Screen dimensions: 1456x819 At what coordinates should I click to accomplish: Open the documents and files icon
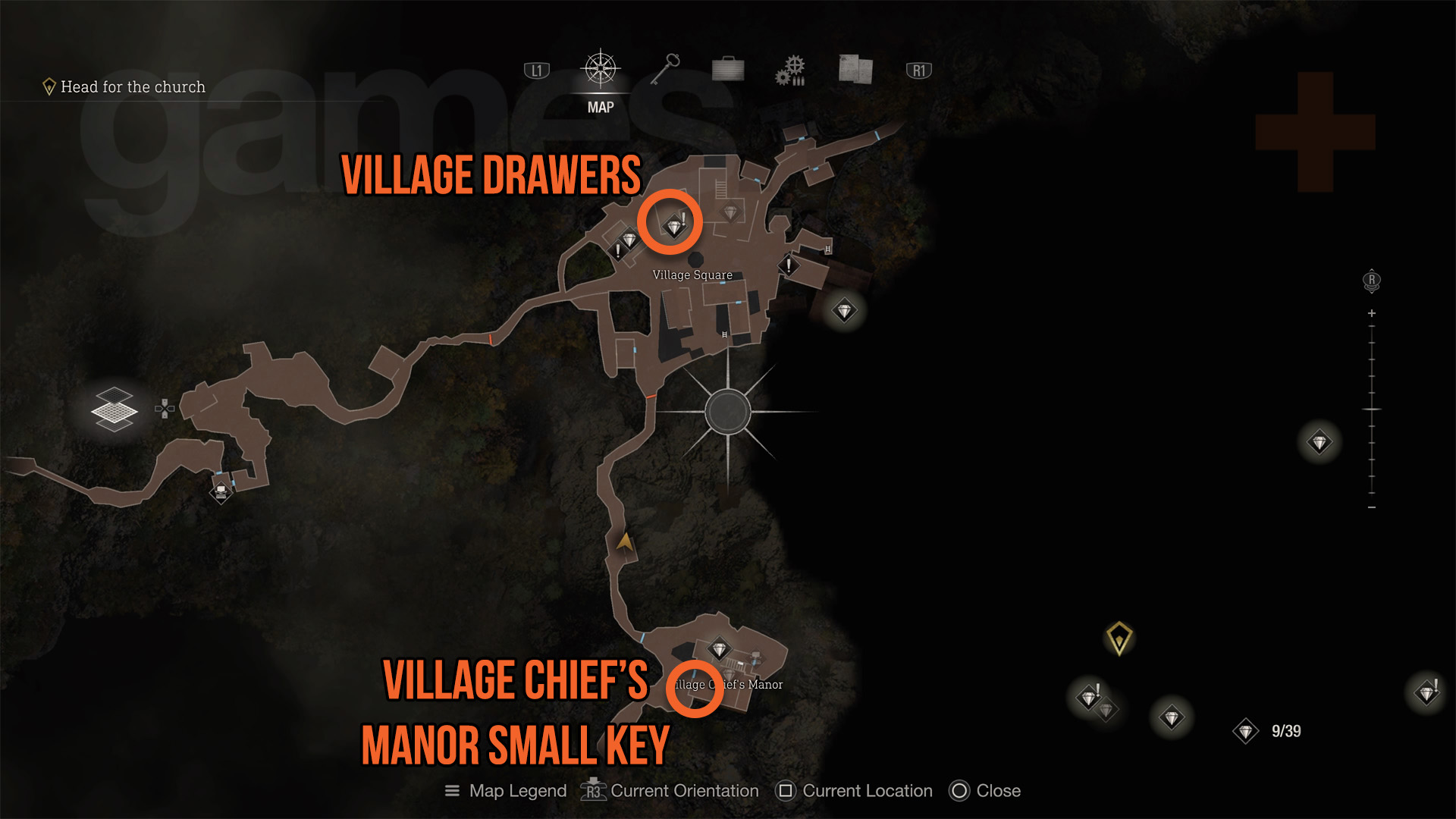pyautogui.click(x=853, y=69)
